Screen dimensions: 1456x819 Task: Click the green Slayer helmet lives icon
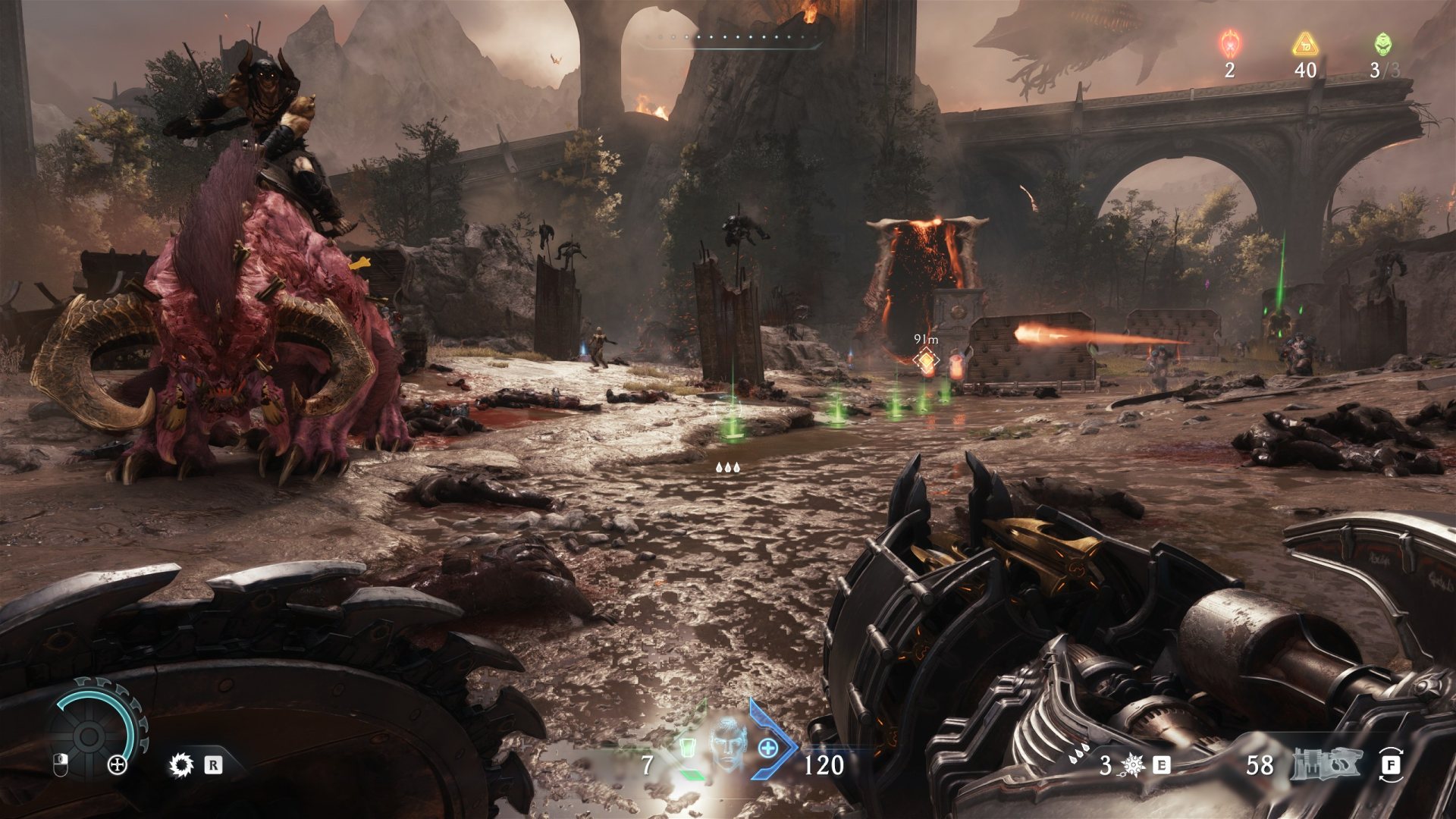point(1382,44)
